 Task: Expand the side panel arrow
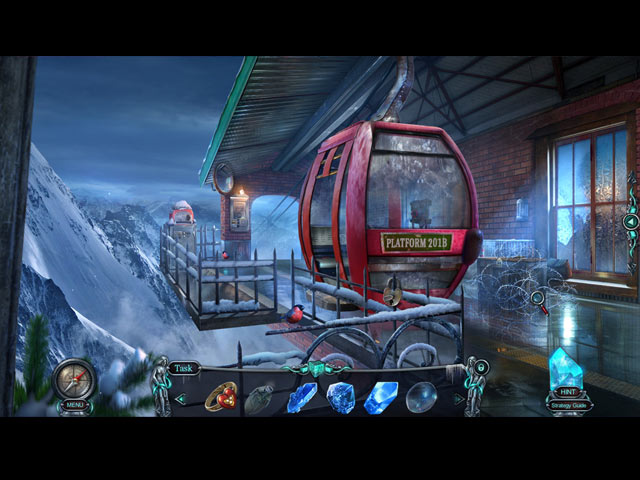(x=631, y=221)
